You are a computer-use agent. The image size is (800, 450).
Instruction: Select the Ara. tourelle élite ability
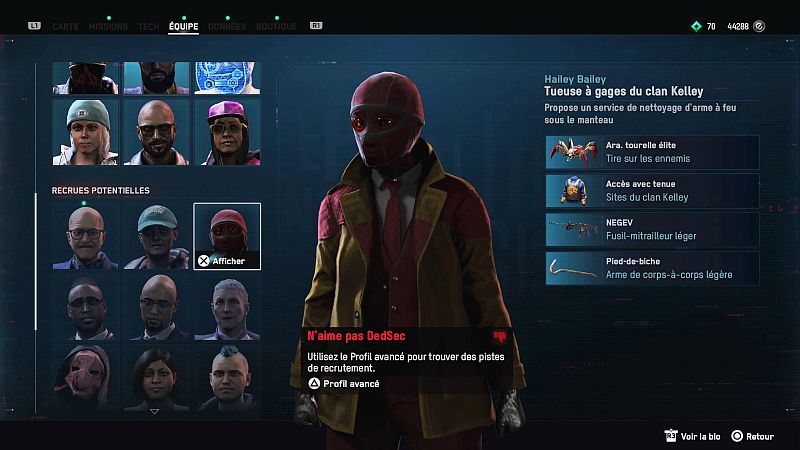click(x=652, y=152)
